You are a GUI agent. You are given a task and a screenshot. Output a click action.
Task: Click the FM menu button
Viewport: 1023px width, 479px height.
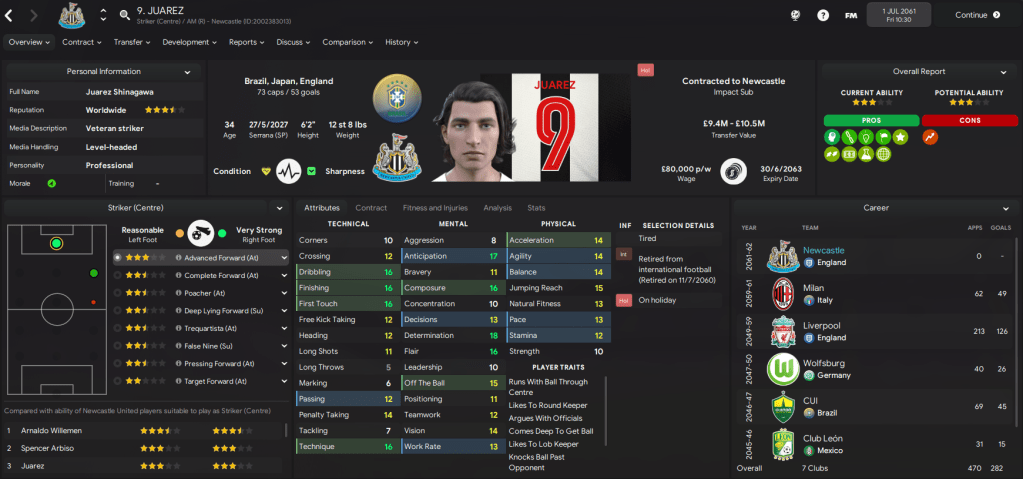point(850,15)
